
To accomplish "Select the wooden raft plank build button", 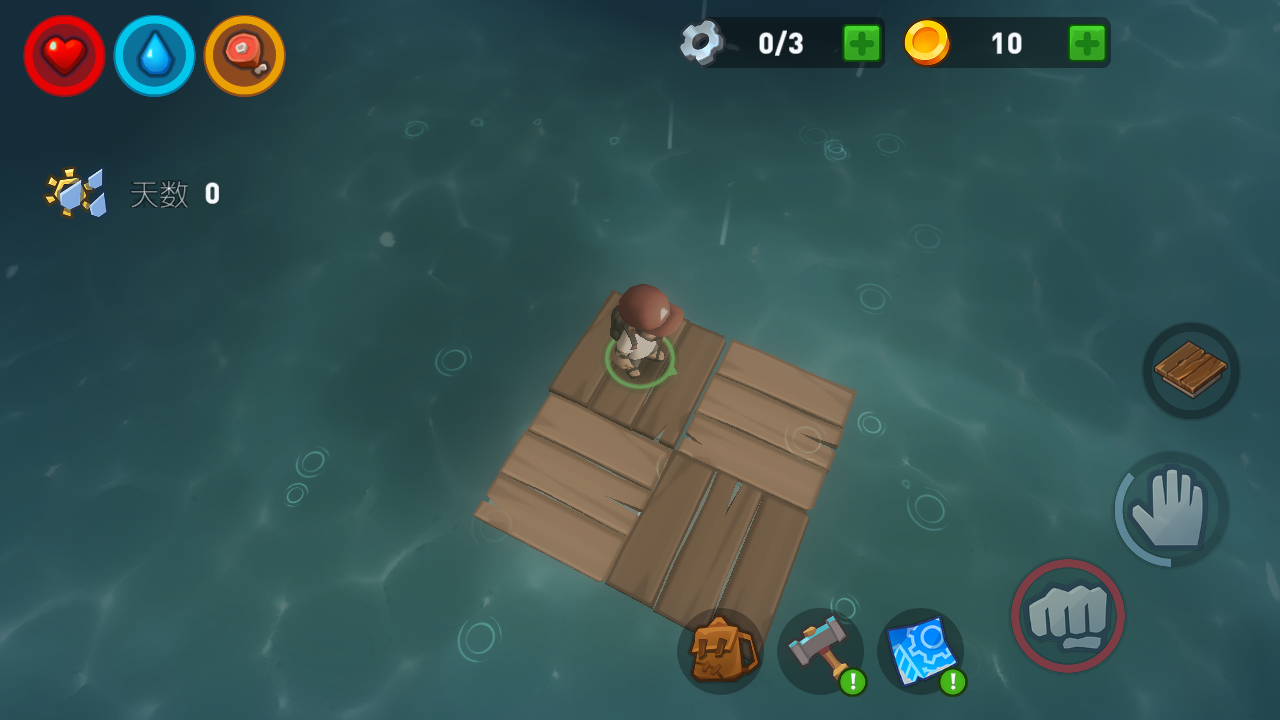I will pos(1191,371).
